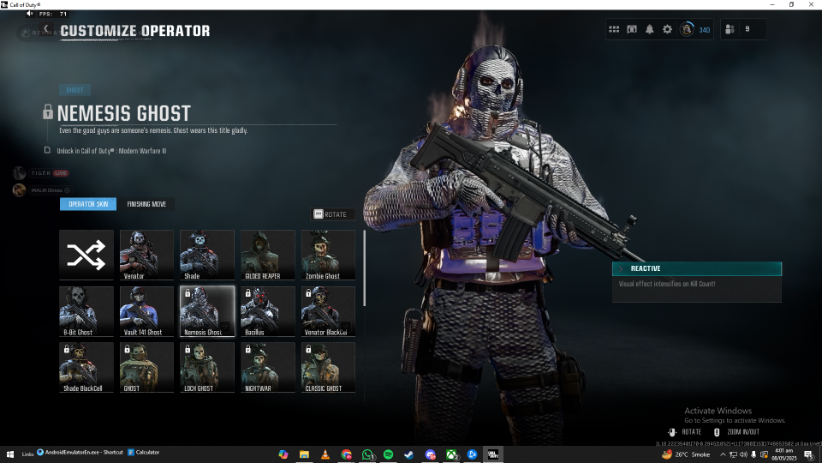This screenshot has width=822, height=463.
Task: Select the Zombie Ghost skin
Action: point(328,254)
